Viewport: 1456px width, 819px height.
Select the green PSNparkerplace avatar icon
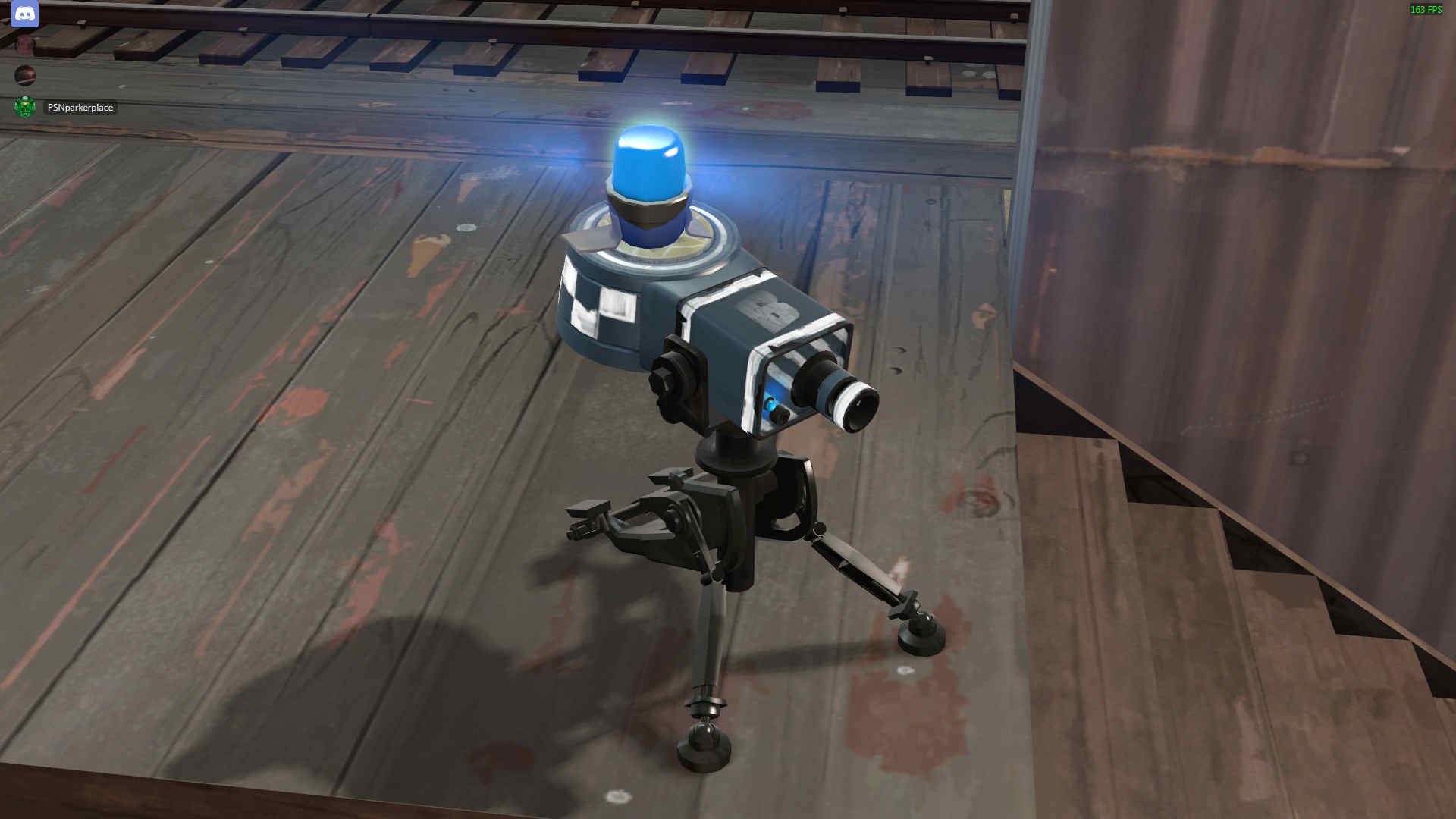25,107
